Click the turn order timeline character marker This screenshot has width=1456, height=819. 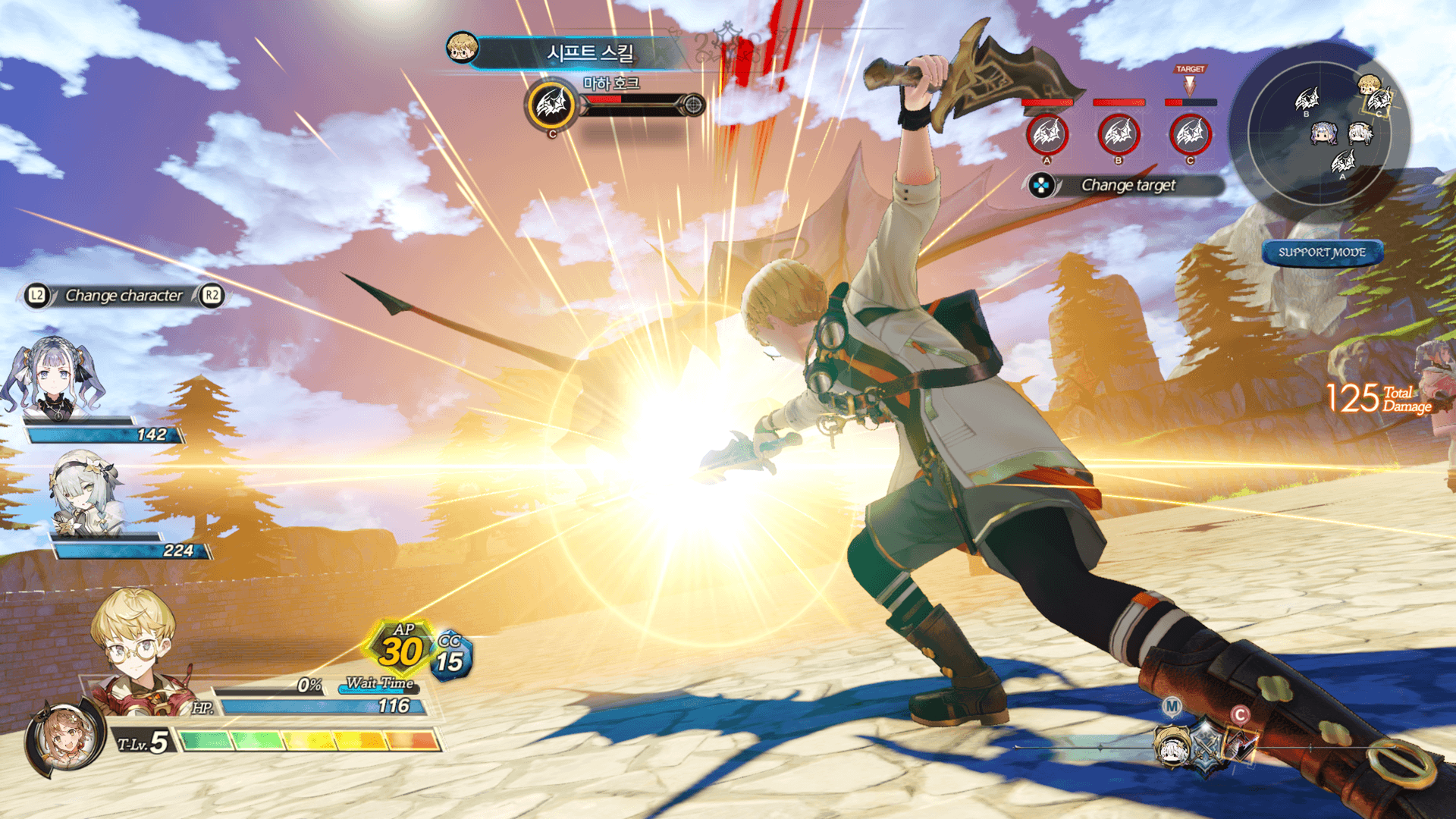(x=1174, y=747)
